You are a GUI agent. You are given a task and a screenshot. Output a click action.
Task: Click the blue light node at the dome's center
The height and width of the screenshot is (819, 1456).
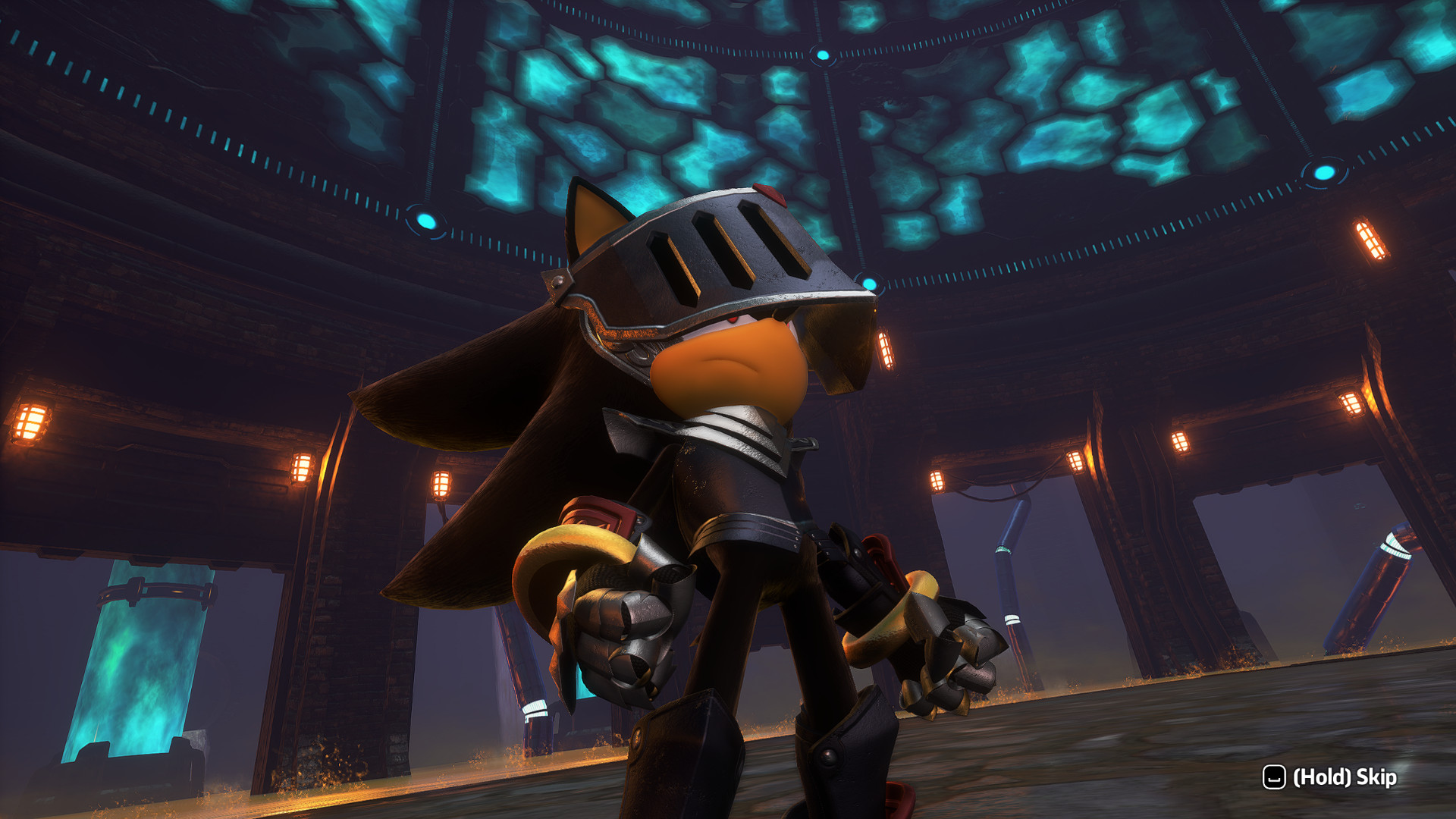click(823, 53)
